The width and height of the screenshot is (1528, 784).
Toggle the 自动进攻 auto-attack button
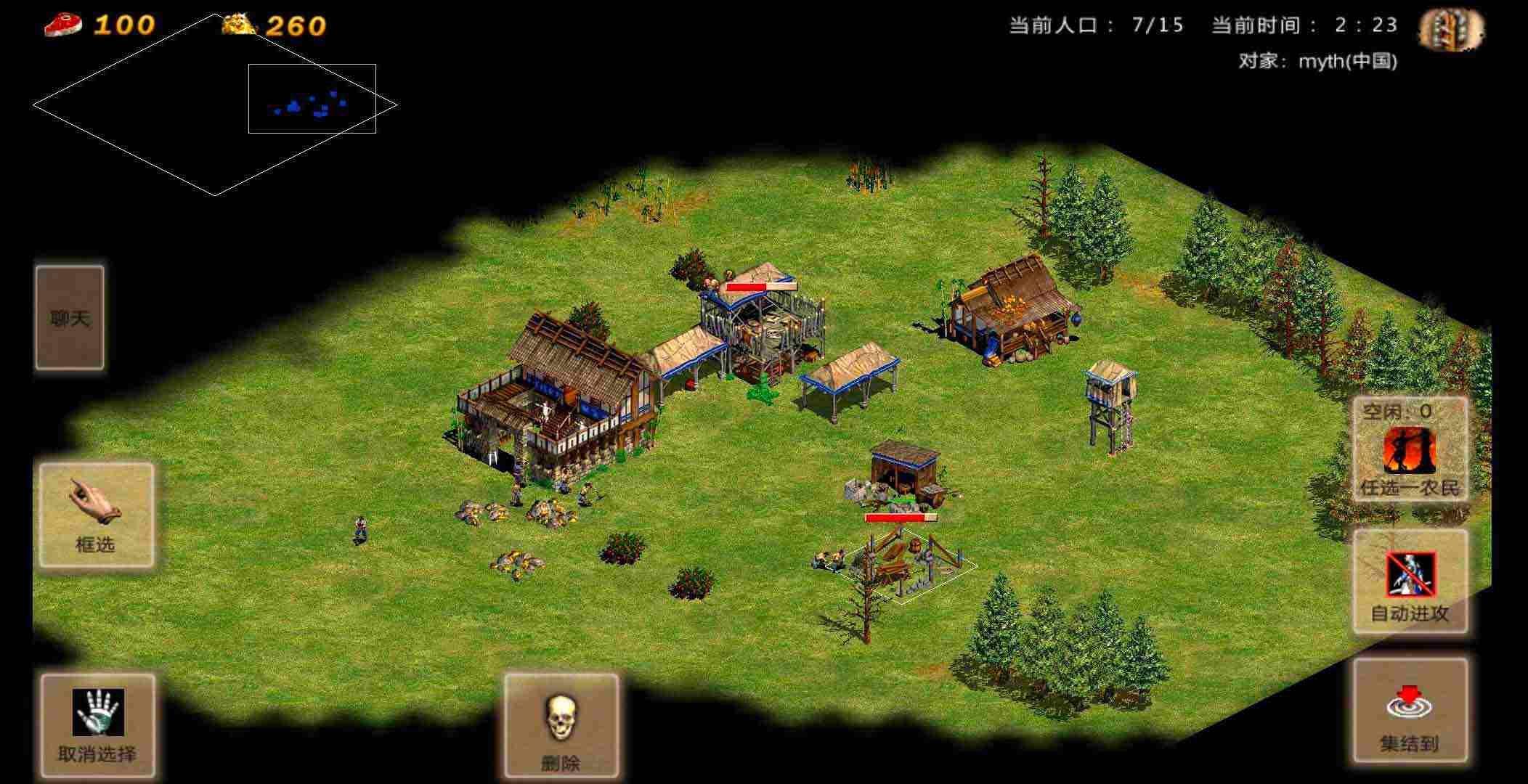coord(1410,581)
